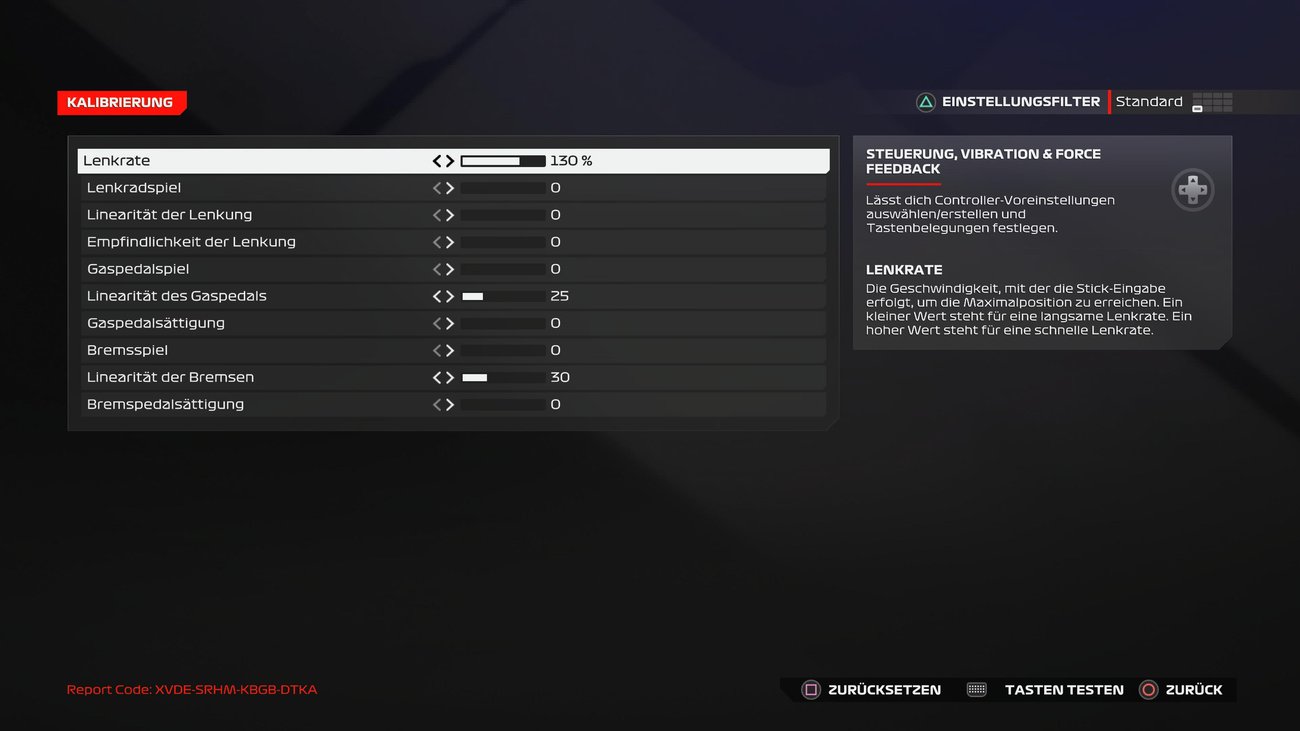Select the KALIBRIERUNG tab
Viewport: 1300px width, 731px height.
coord(121,102)
